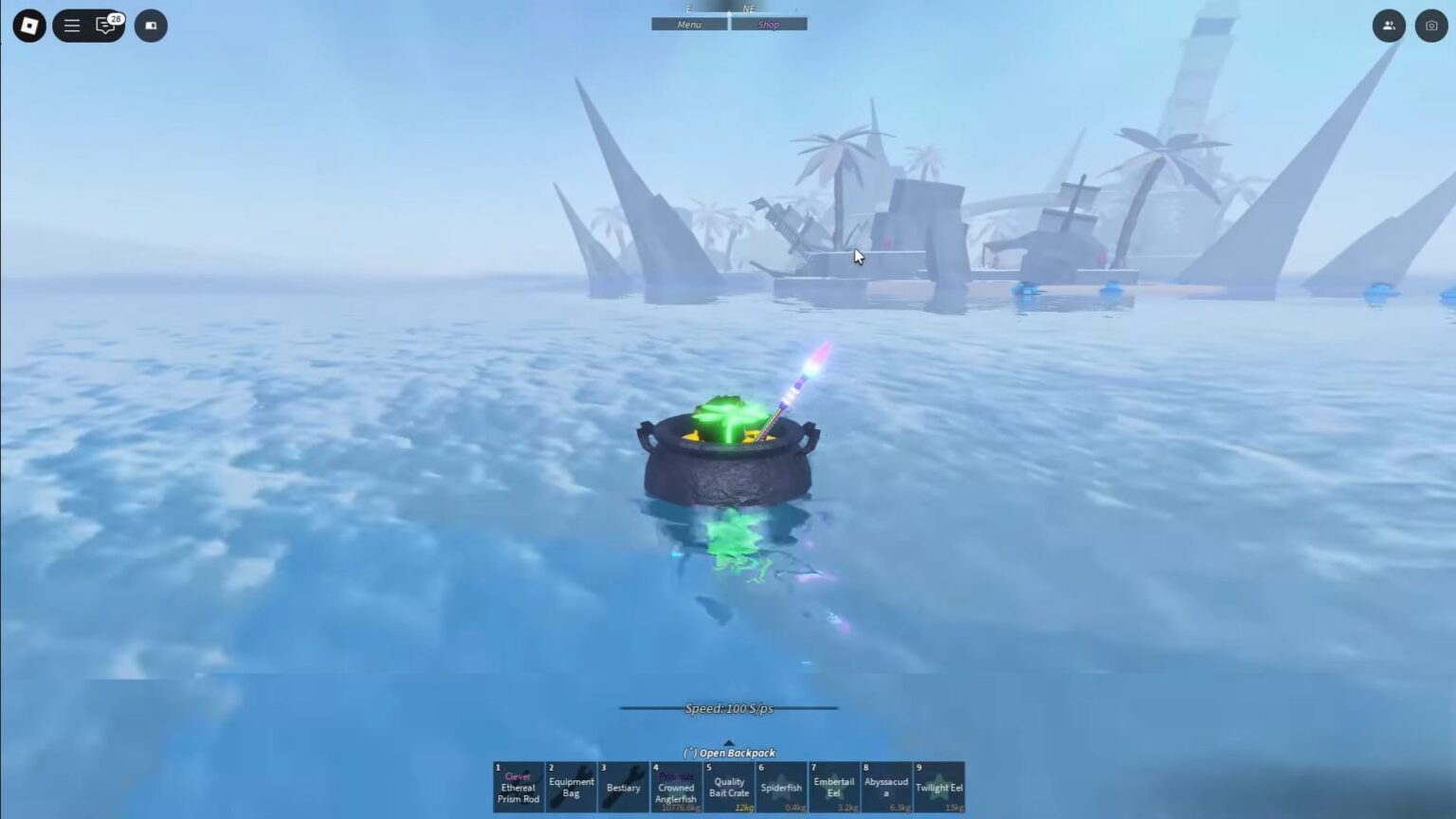Select the Crowned Anglerfish in slot 4
The width and height of the screenshot is (1456, 819).
coord(675,787)
